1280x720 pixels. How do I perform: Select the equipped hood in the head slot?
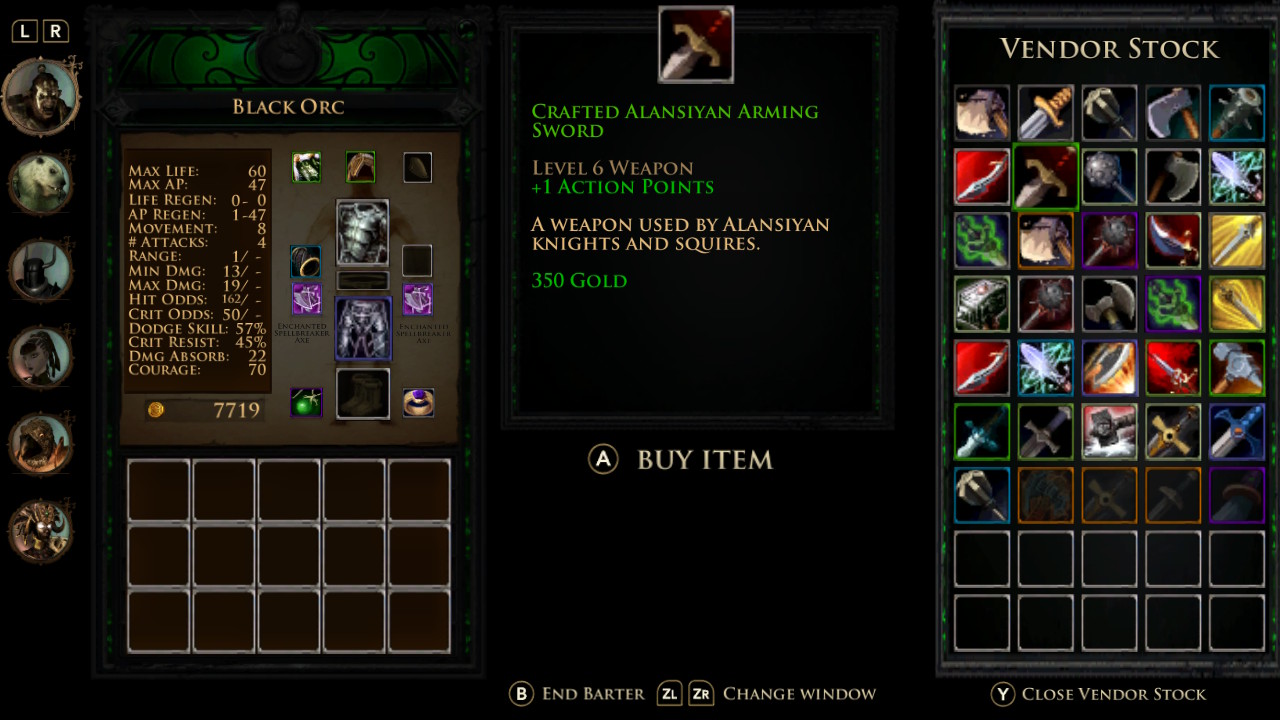(361, 167)
